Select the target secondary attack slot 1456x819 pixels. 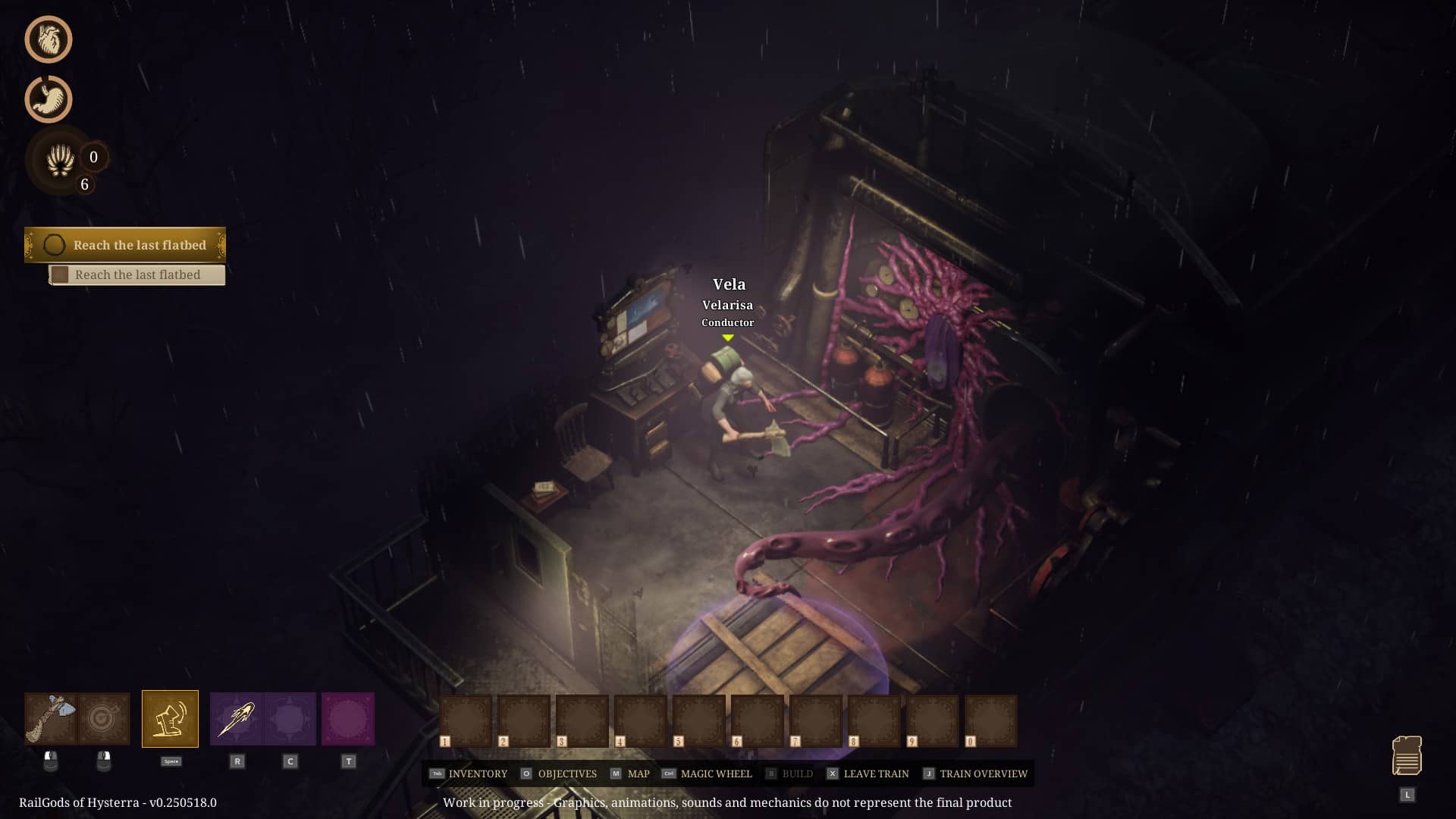(104, 718)
